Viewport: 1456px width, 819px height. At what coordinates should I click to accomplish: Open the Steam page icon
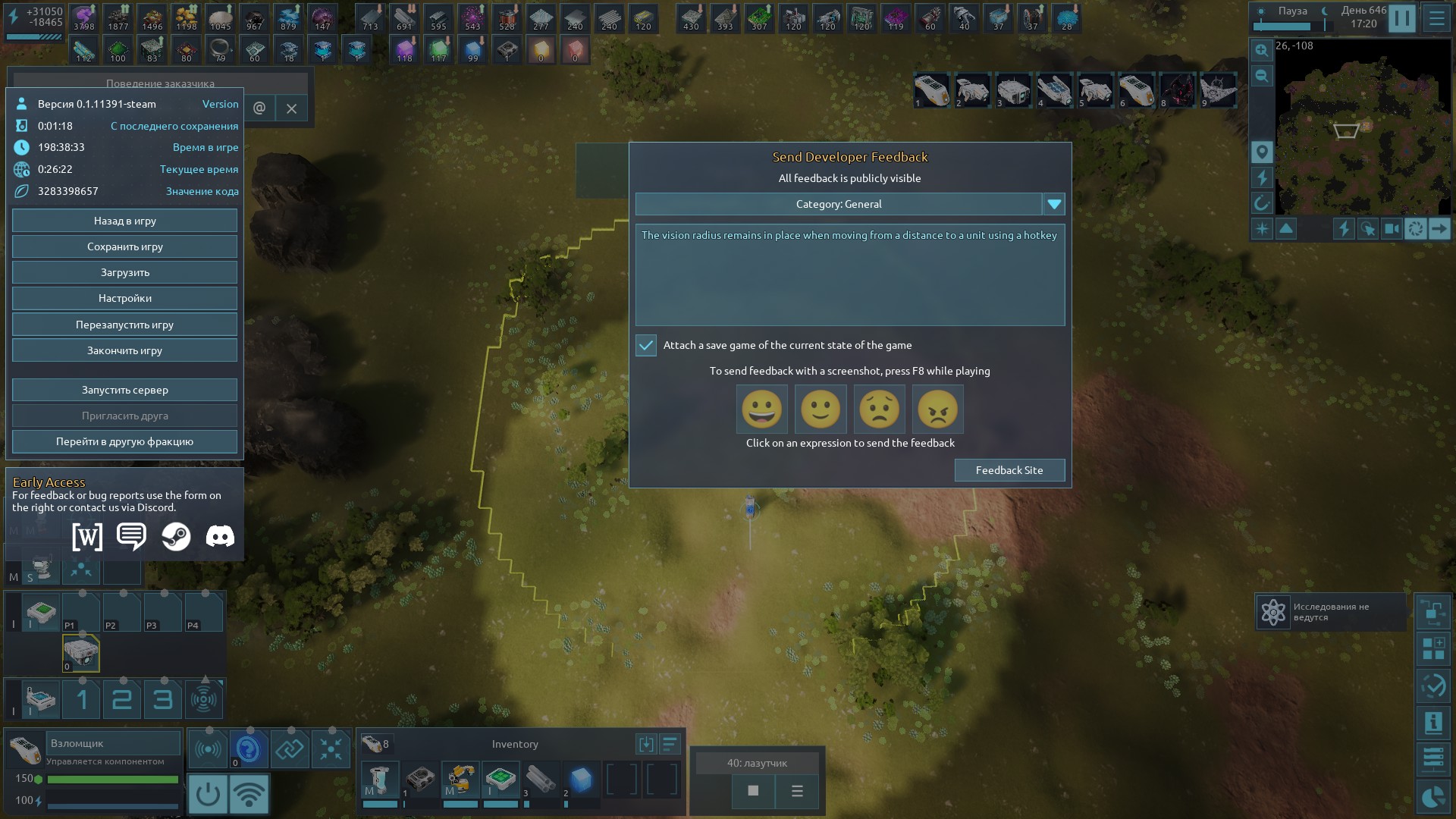point(176,537)
